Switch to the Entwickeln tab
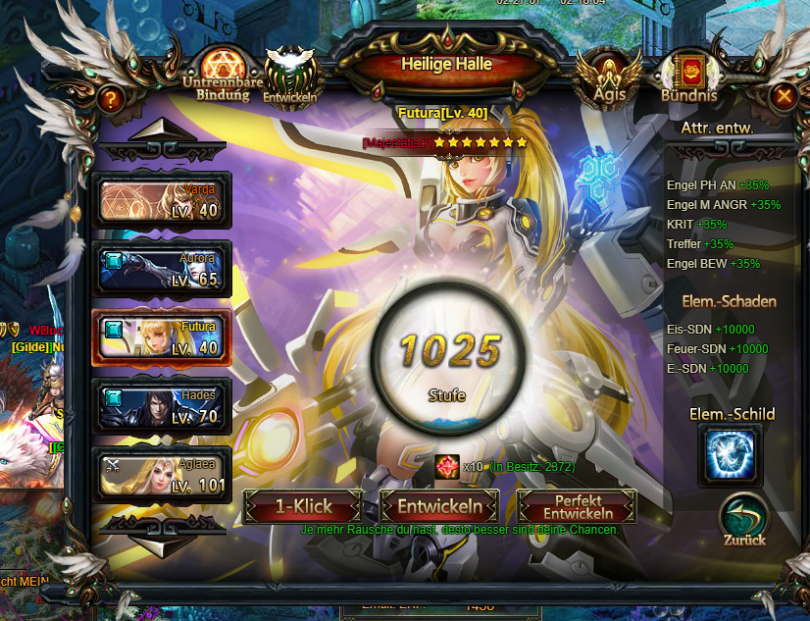 291,74
